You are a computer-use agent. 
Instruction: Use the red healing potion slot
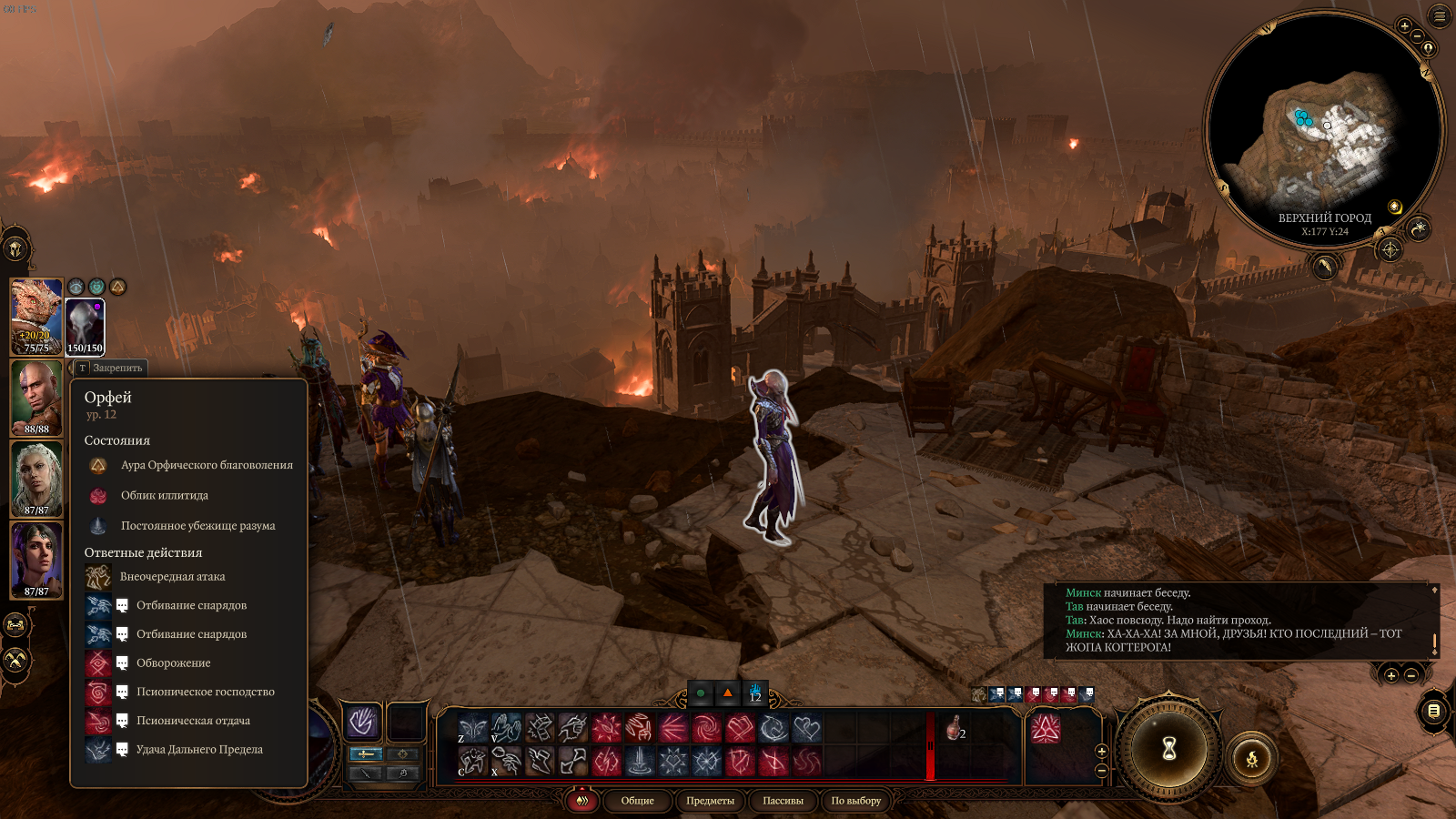tap(955, 729)
